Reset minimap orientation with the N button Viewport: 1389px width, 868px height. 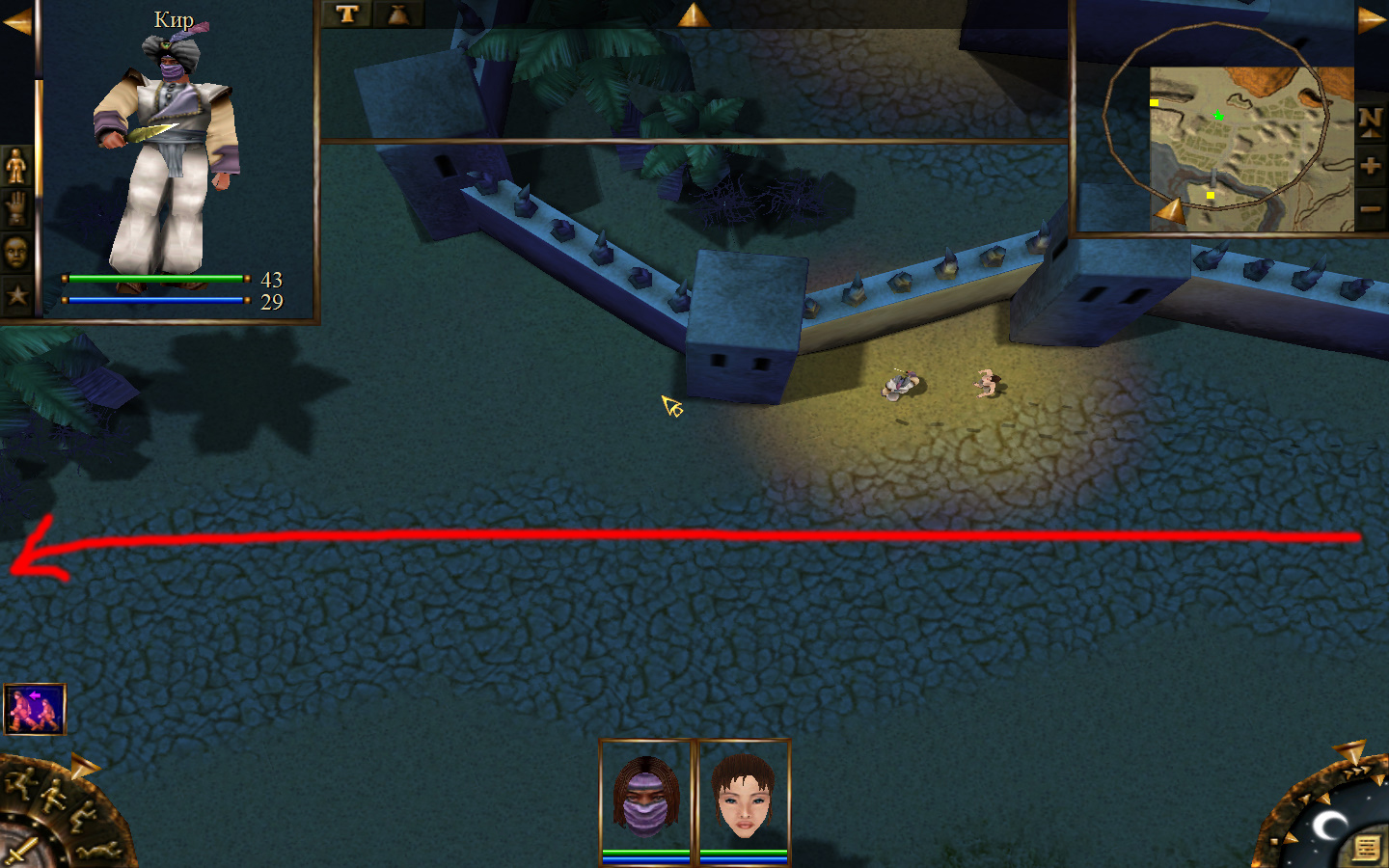coord(1371,121)
